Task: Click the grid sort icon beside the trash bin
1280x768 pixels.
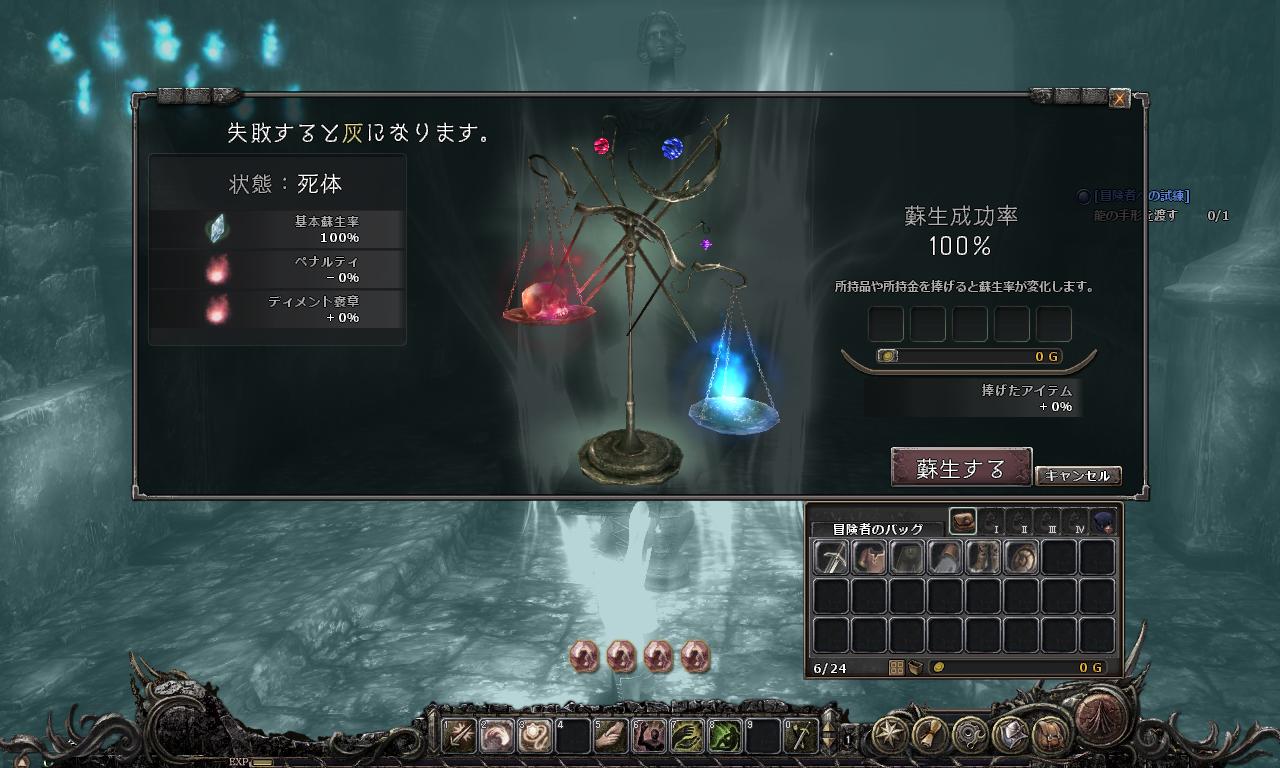Action: coord(897,667)
